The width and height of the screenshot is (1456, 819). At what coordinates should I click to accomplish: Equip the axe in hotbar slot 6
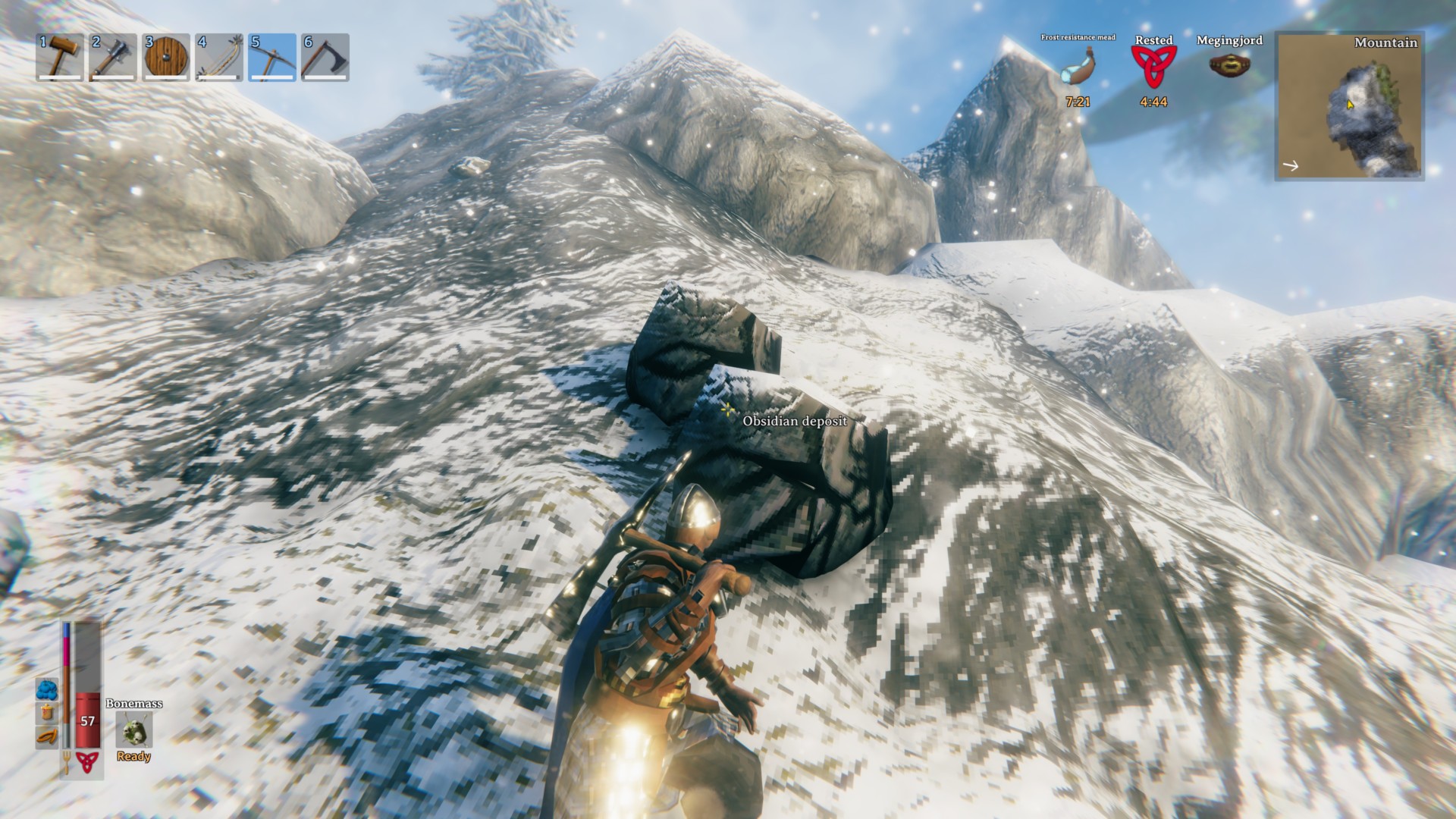pos(325,57)
